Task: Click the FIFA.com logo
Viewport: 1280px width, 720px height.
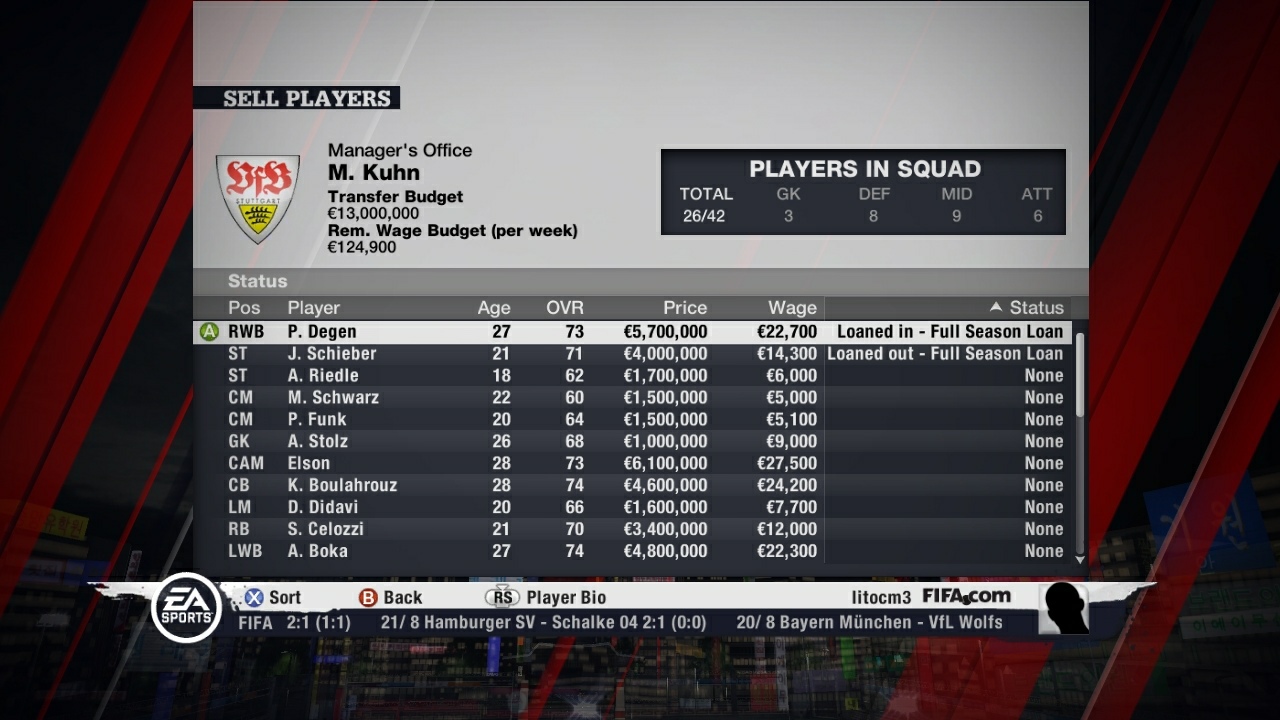Action: pos(968,595)
